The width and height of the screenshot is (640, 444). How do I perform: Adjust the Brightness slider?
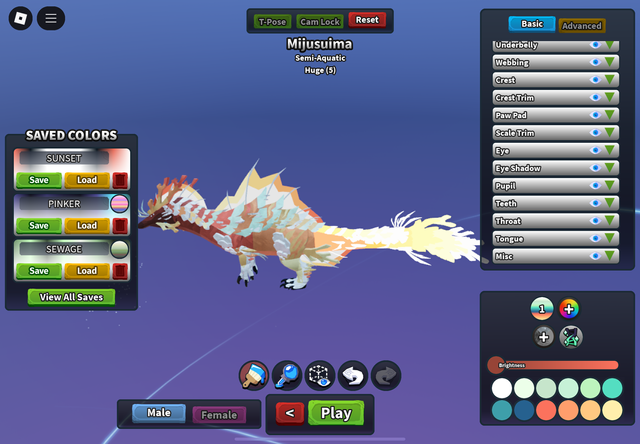click(552, 365)
